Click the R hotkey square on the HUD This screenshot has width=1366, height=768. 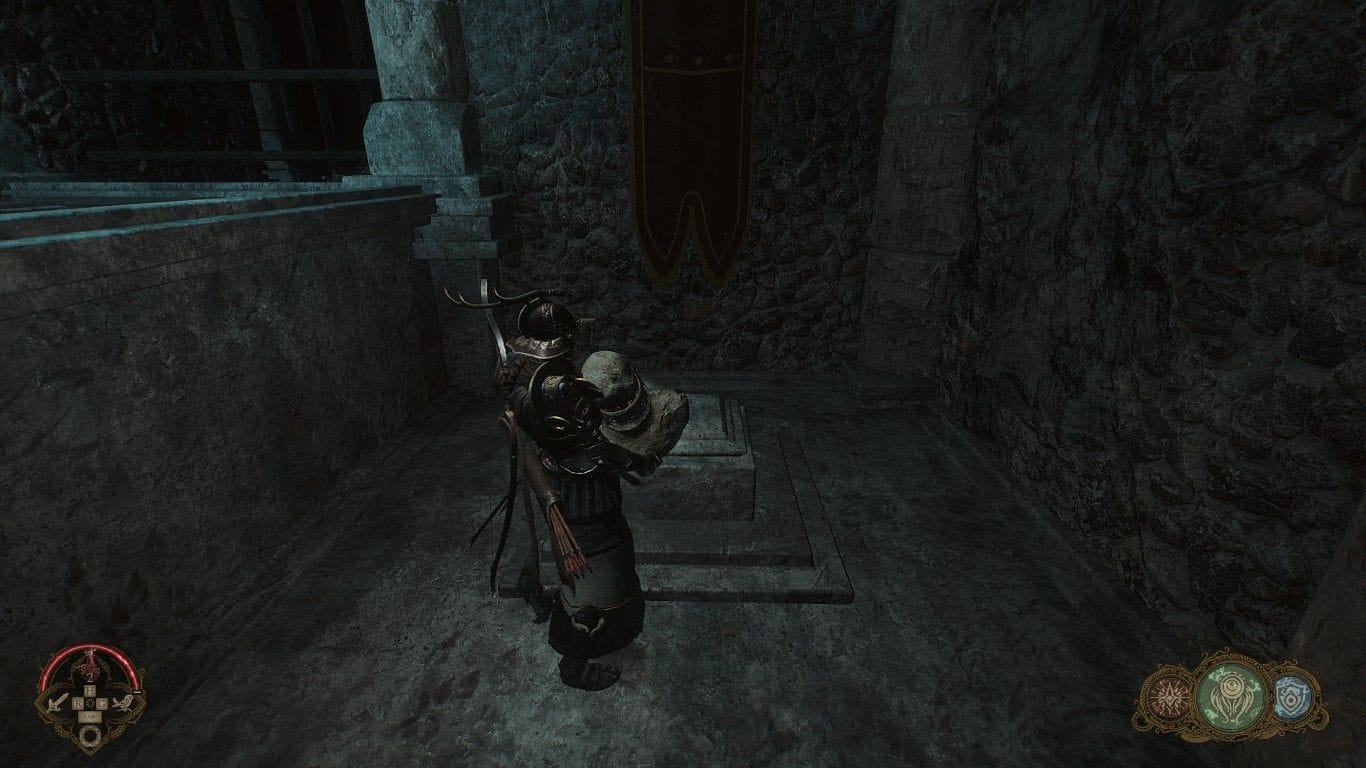pyautogui.click(x=78, y=702)
